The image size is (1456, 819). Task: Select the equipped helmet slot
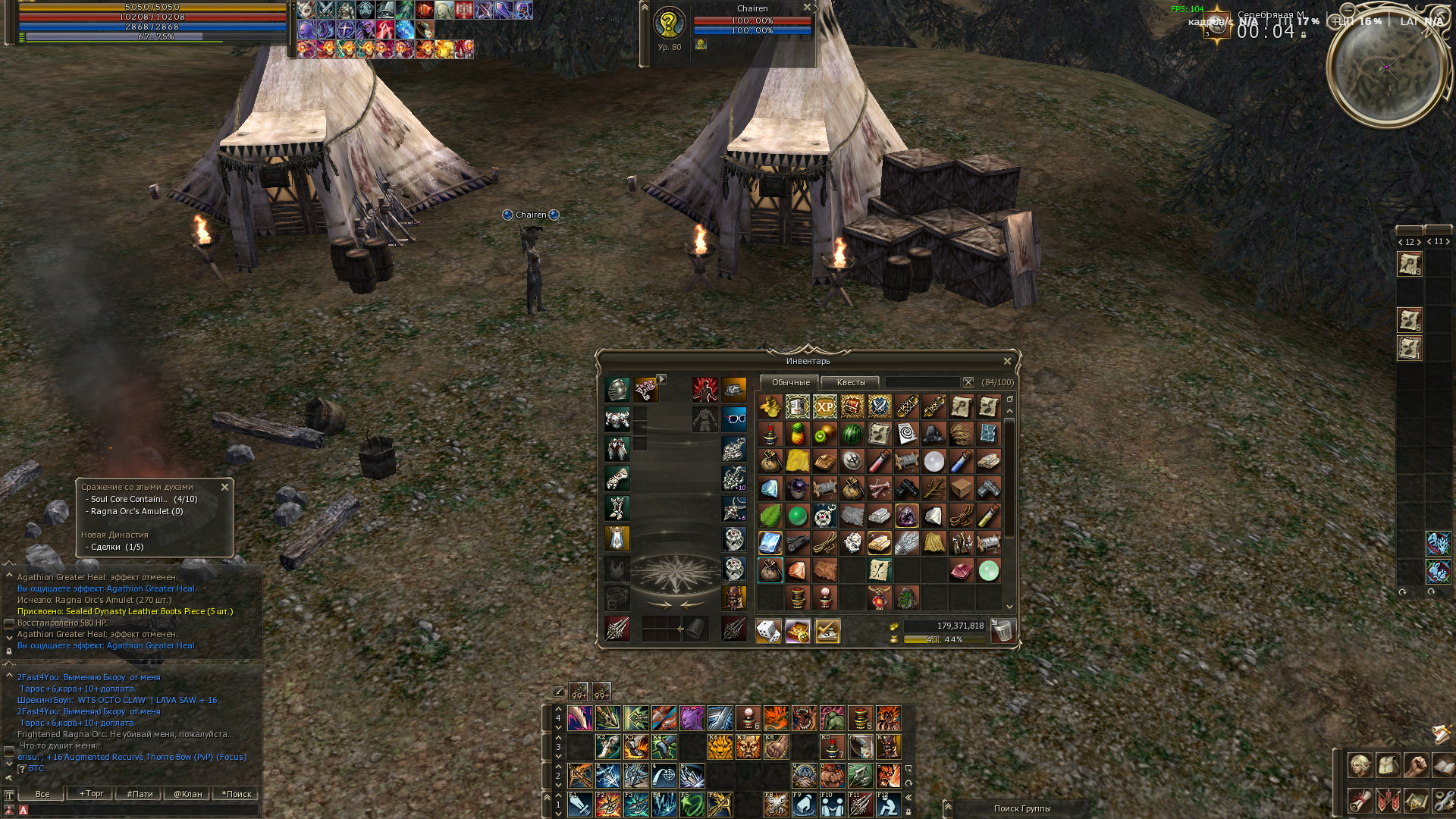tap(617, 390)
